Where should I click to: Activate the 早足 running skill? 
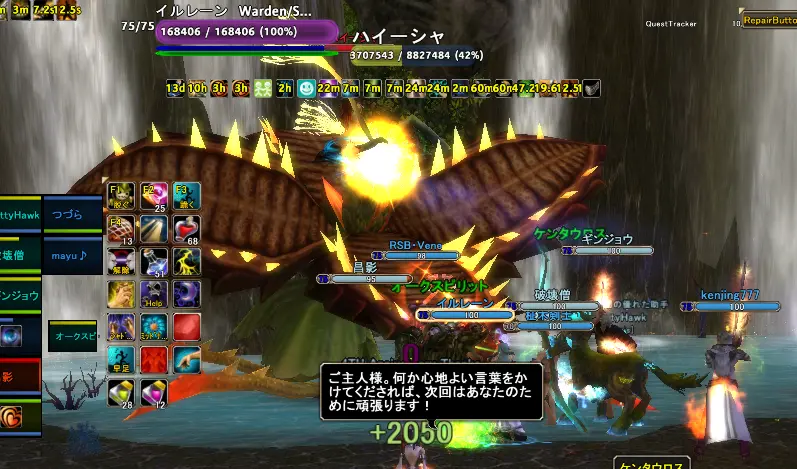pos(120,359)
